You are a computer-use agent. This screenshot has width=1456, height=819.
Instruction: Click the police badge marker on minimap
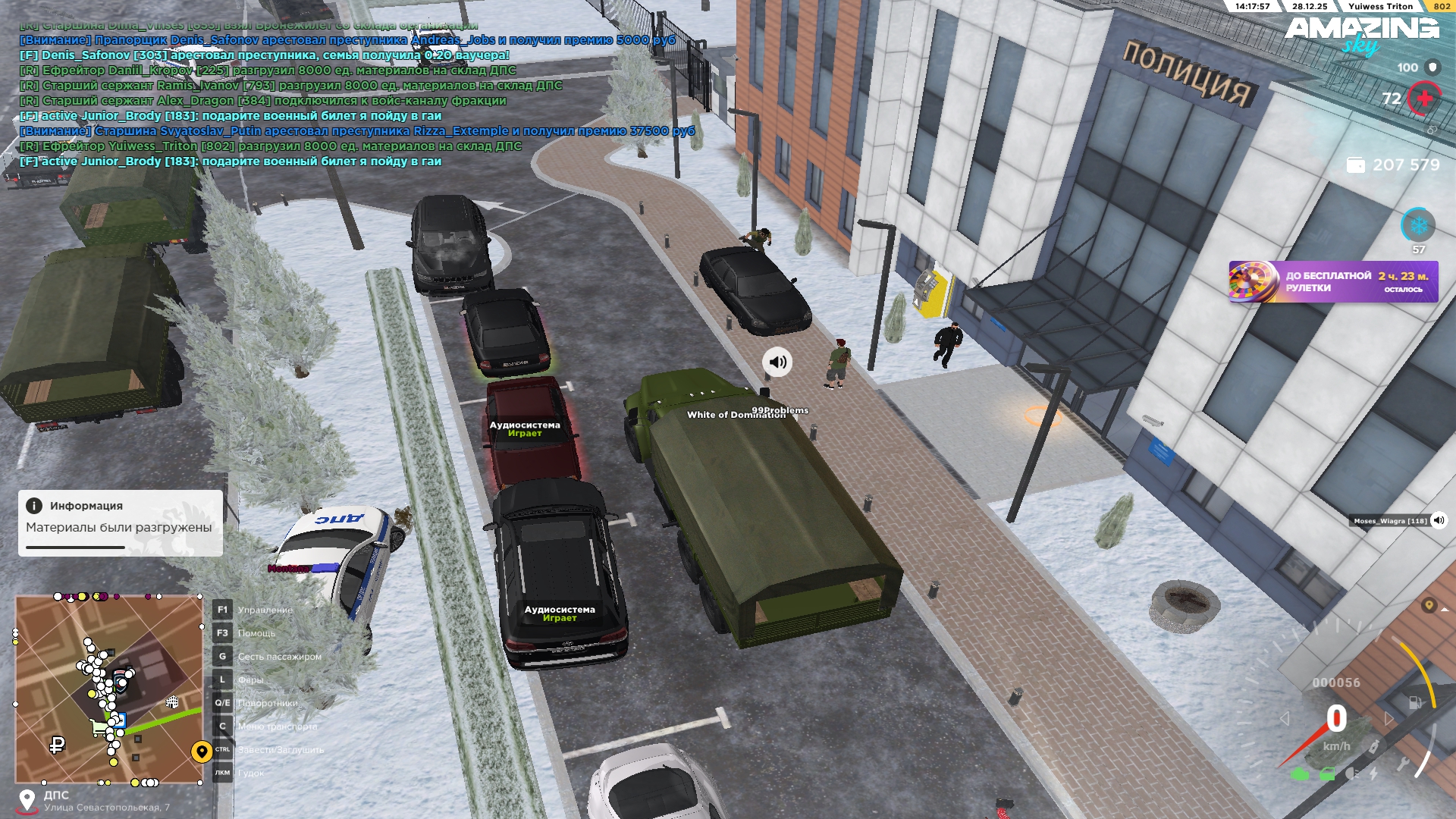[121, 680]
